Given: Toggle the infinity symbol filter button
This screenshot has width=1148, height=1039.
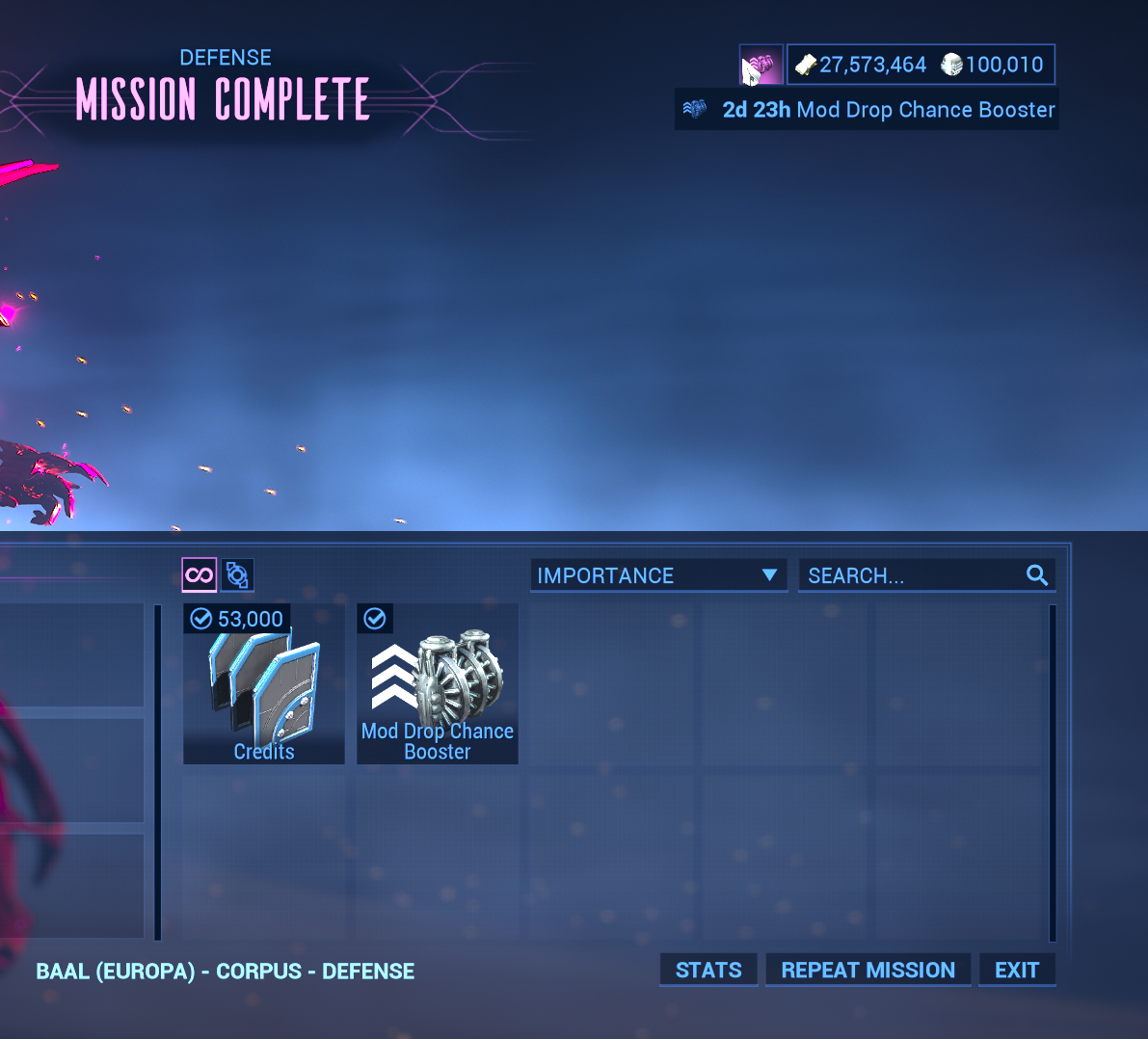Looking at the screenshot, I should [200, 575].
